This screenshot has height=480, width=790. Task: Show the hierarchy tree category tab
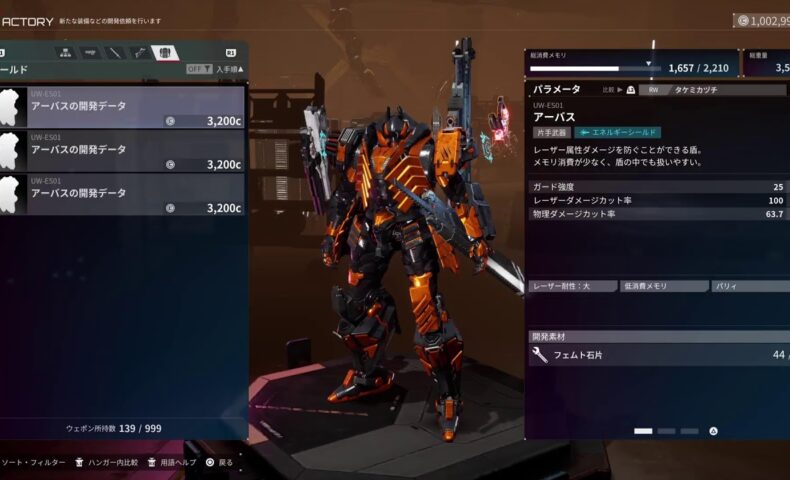click(x=66, y=52)
